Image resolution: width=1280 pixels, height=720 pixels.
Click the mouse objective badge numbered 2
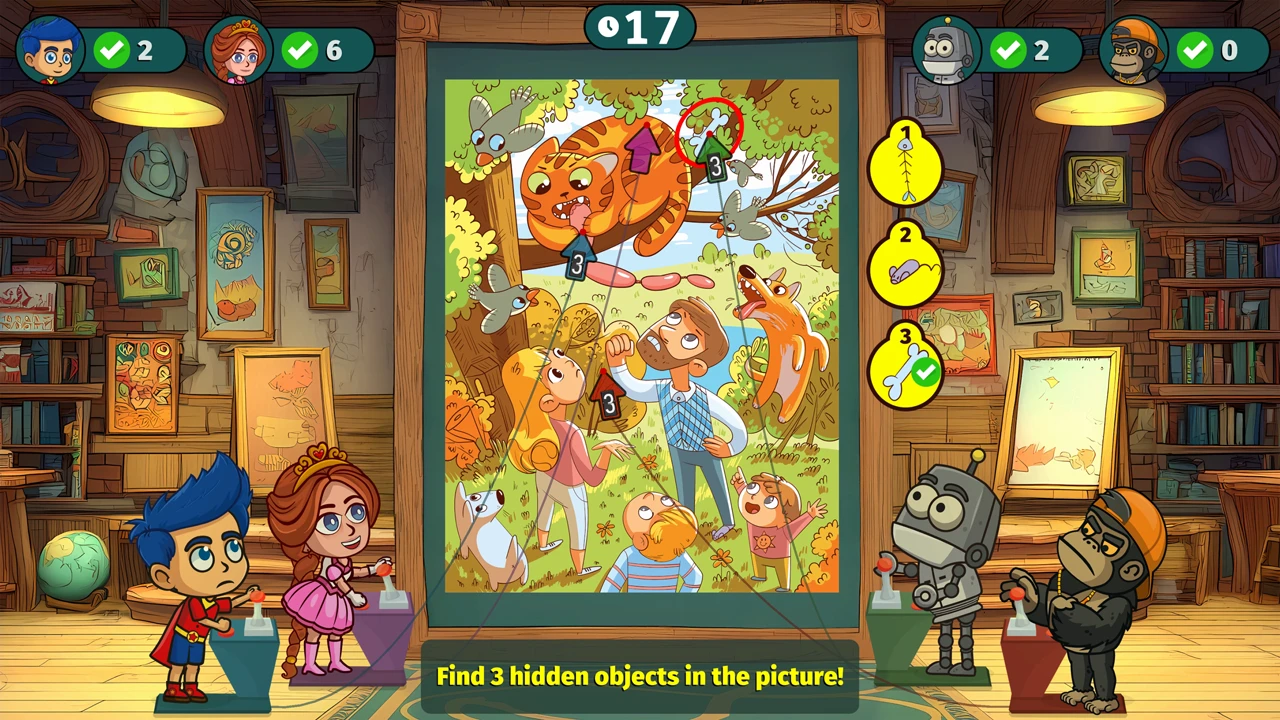(906, 267)
